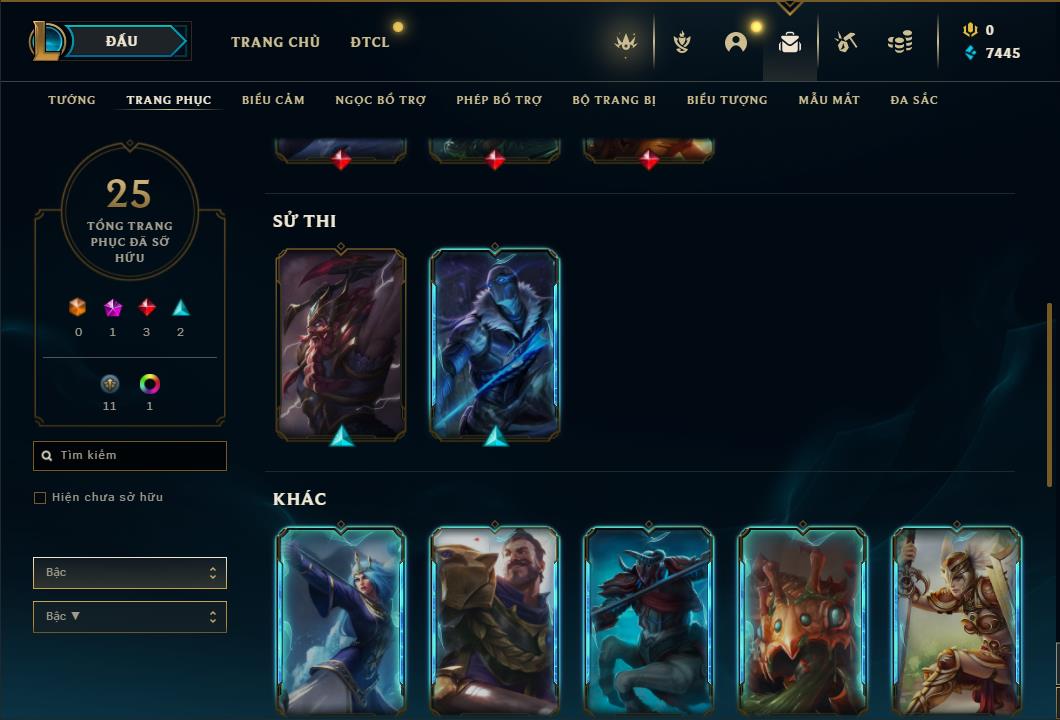Toggle the Hiện chưa sở hữu checkbox
Viewport: 1060px width, 720px height.
point(40,498)
